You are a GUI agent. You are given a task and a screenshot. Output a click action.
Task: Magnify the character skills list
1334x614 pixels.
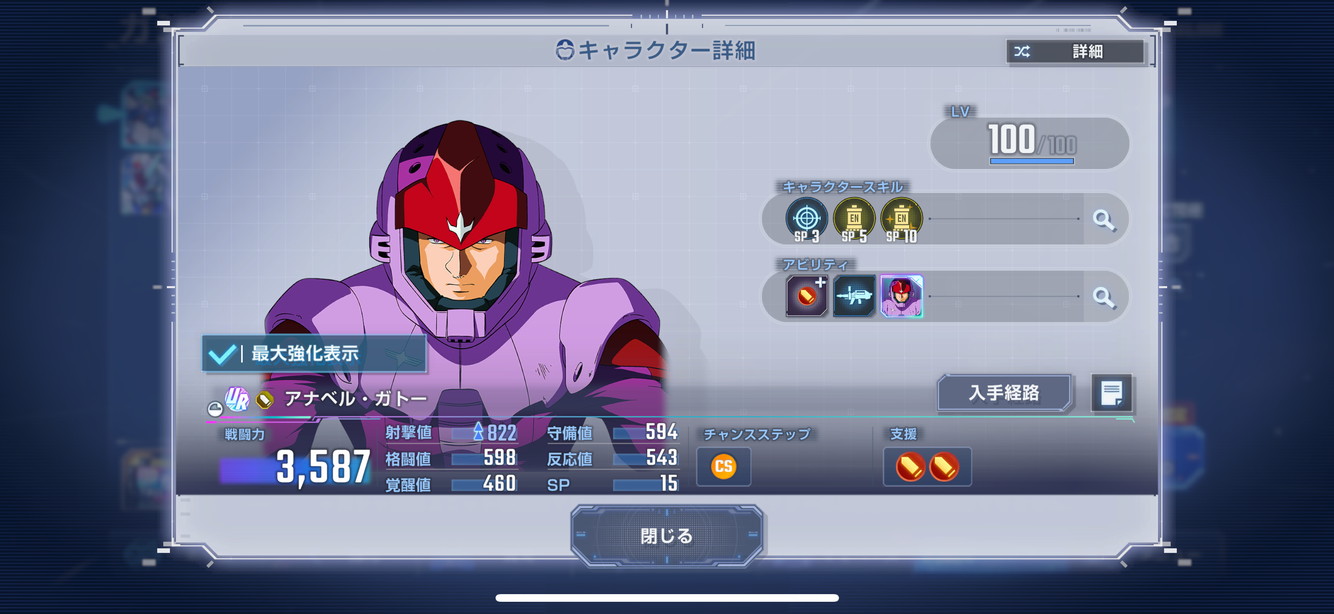[x=1104, y=219]
